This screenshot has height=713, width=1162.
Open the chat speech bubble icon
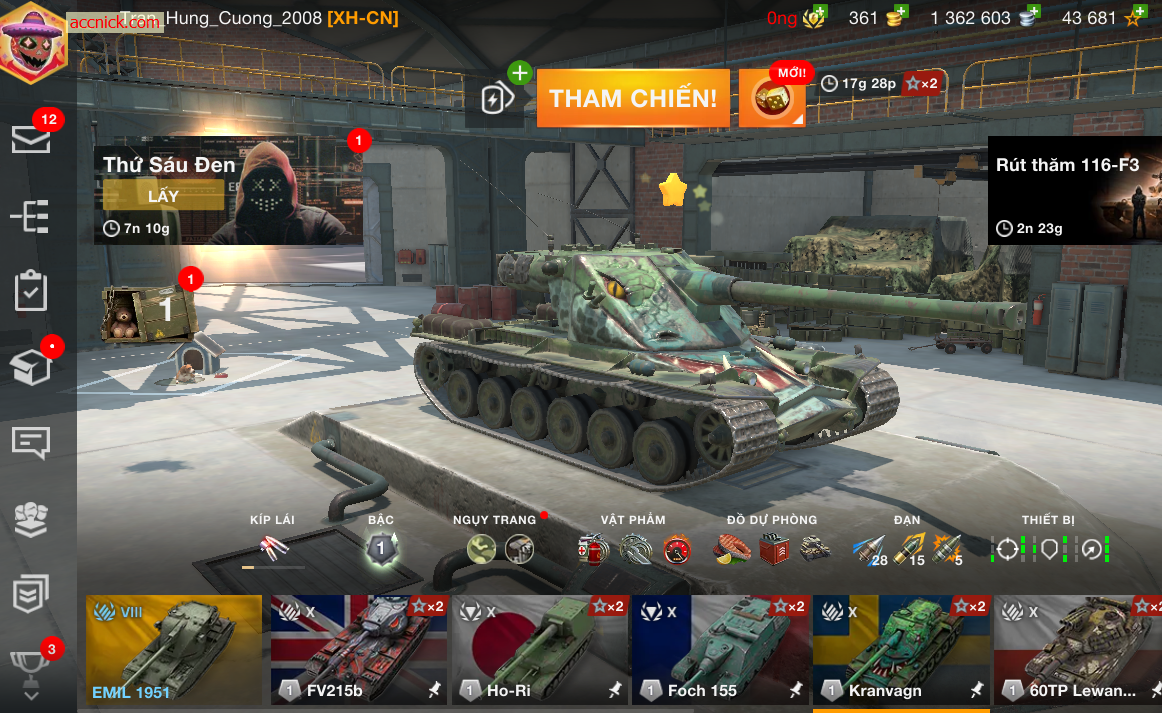tap(31, 442)
